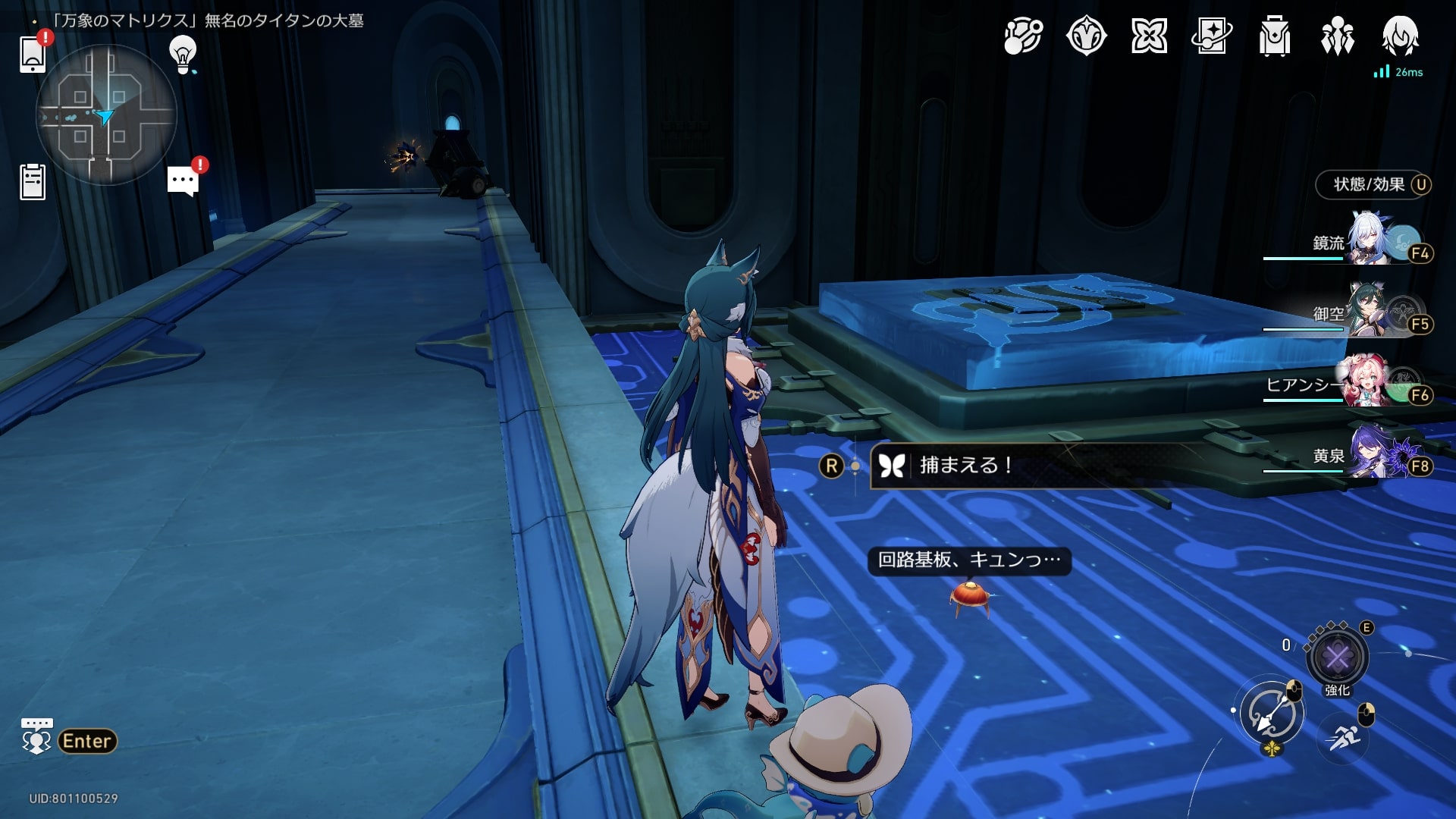The height and width of the screenshot is (819, 1456).
Task: Open the chat message bubble
Action: (183, 181)
